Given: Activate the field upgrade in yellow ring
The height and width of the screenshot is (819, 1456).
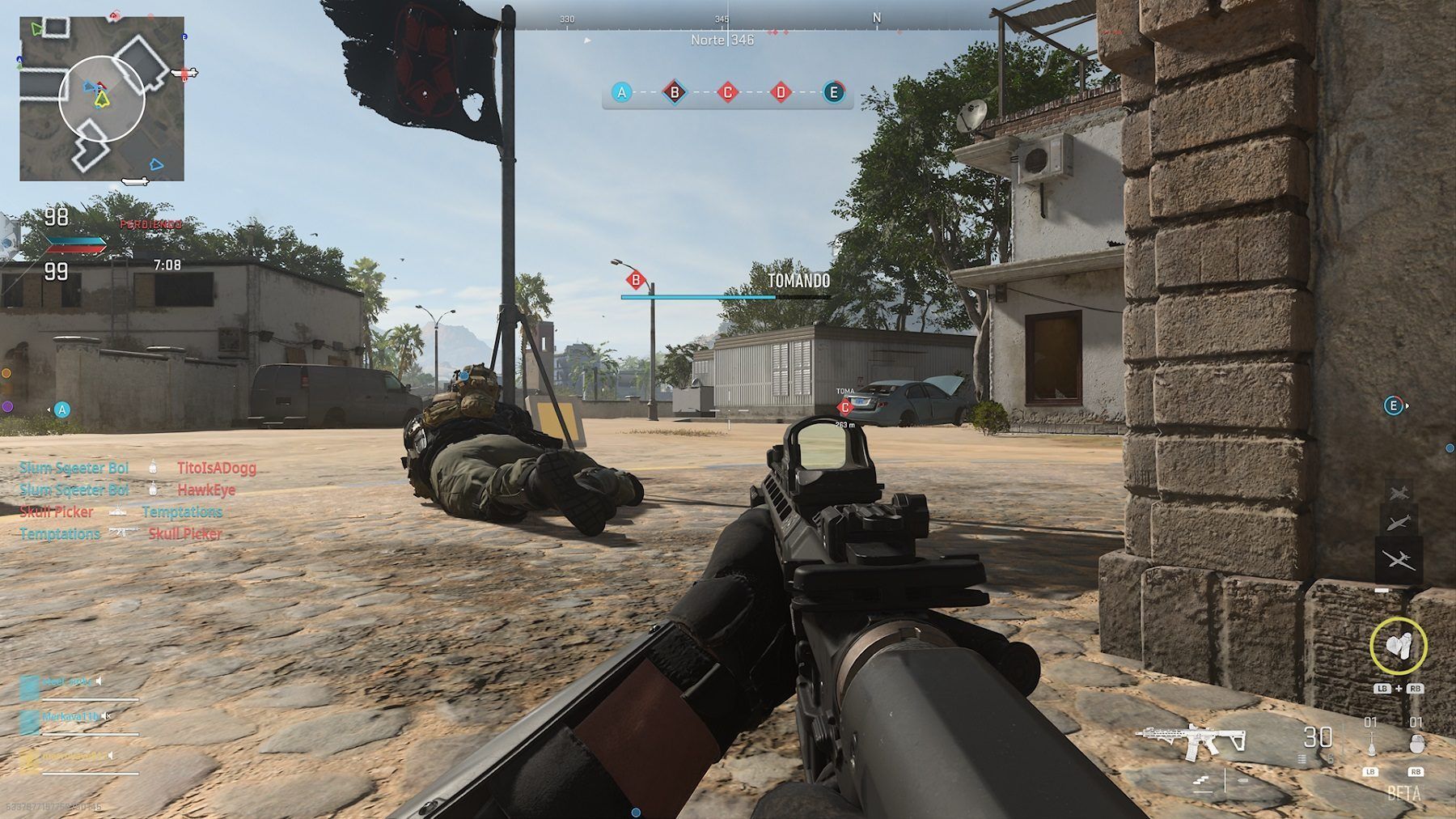Looking at the screenshot, I should click(x=1398, y=646).
